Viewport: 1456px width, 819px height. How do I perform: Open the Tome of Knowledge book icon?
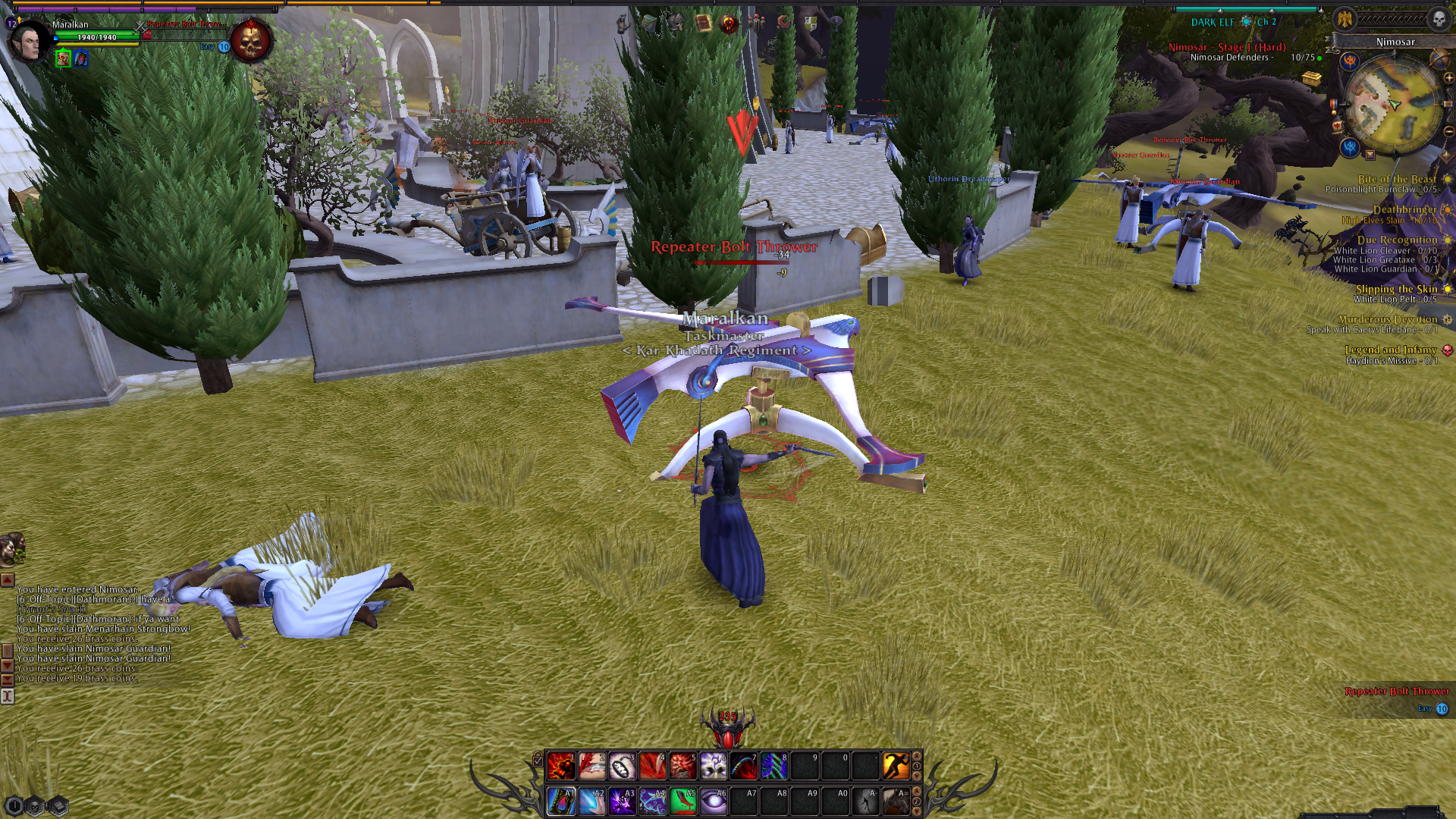pos(703,24)
